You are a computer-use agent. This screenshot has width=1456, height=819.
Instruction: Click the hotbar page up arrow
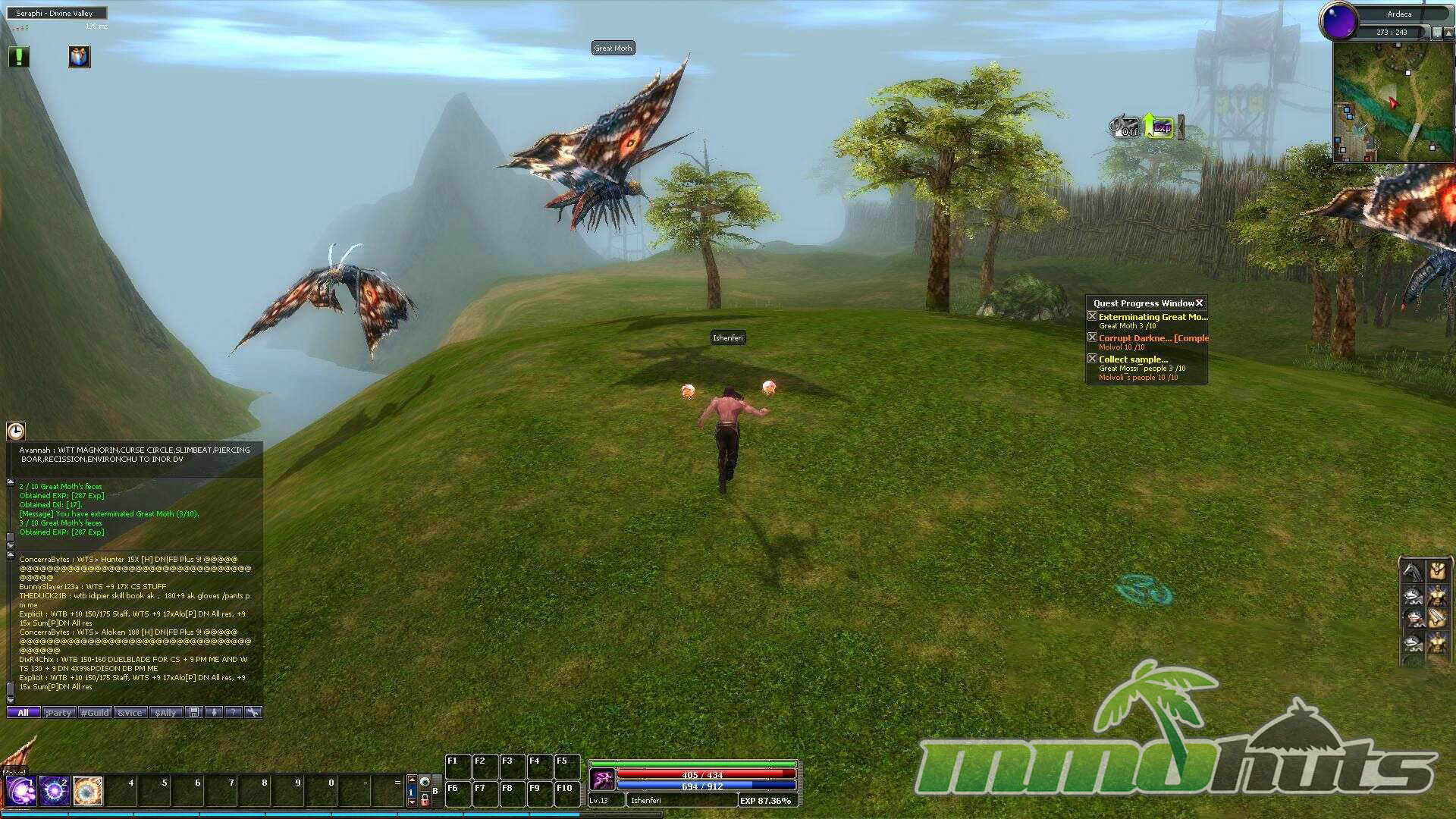(412, 780)
